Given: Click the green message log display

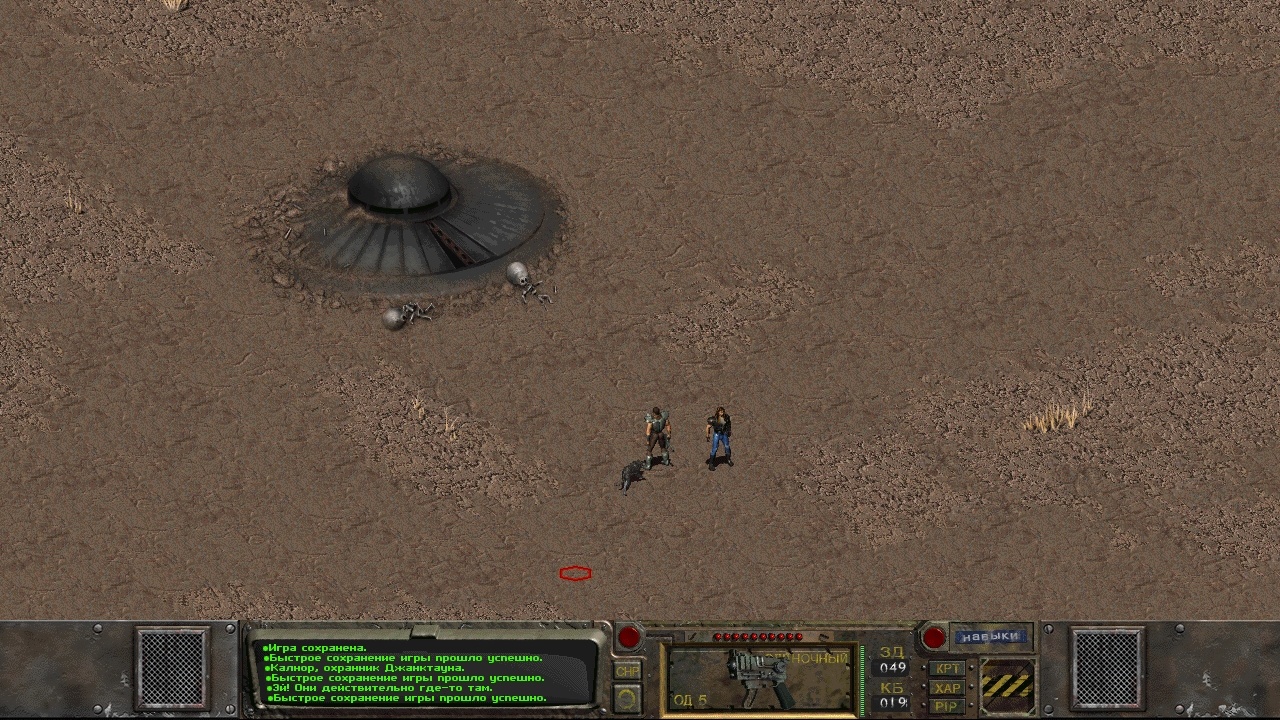Looking at the screenshot, I should point(425,672).
